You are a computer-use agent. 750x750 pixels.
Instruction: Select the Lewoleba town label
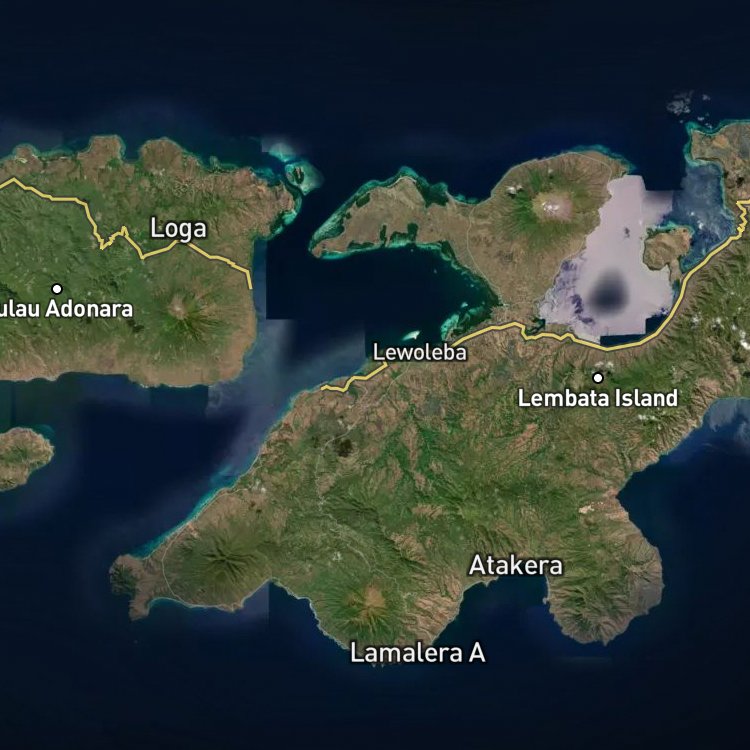pyautogui.click(x=419, y=352)
